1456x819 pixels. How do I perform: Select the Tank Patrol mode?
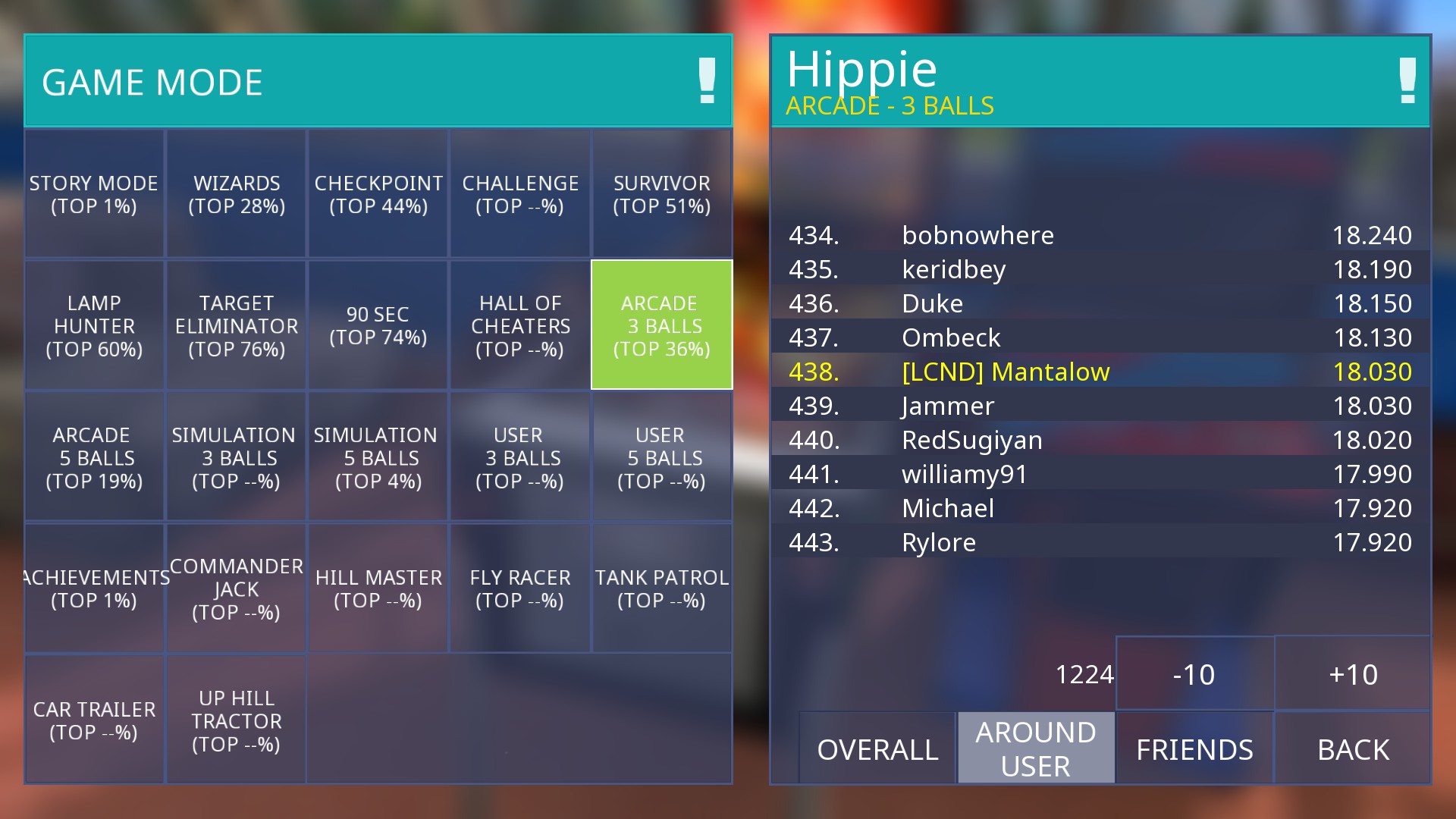[x=661, y=588]
